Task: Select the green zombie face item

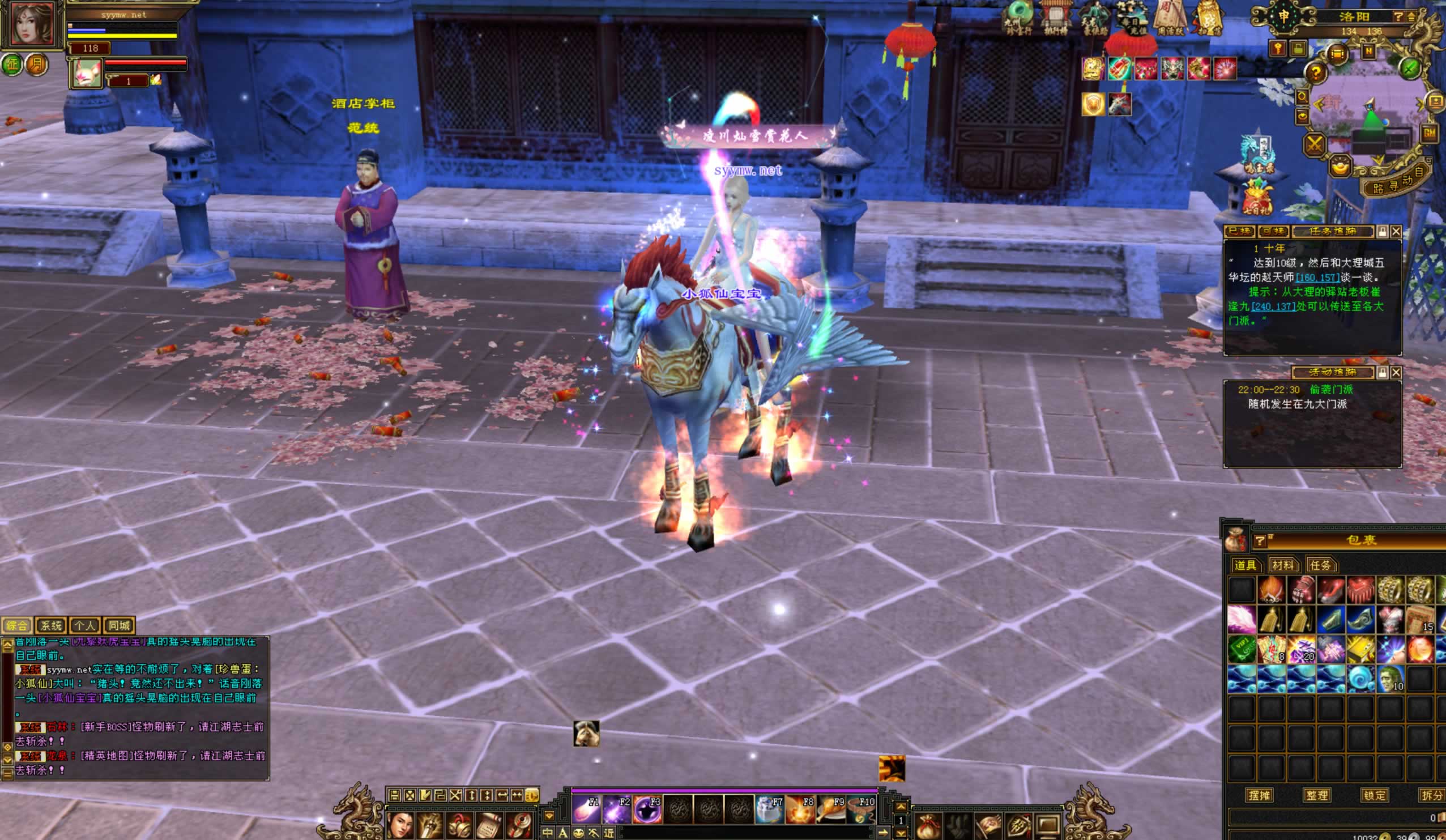Action: tap(1390, 679)
